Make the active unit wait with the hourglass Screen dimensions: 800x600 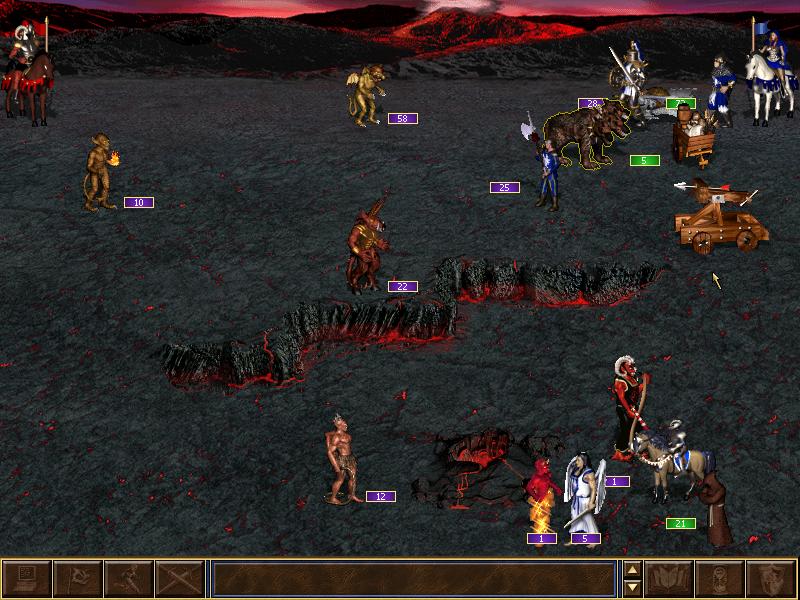(720, 579)
